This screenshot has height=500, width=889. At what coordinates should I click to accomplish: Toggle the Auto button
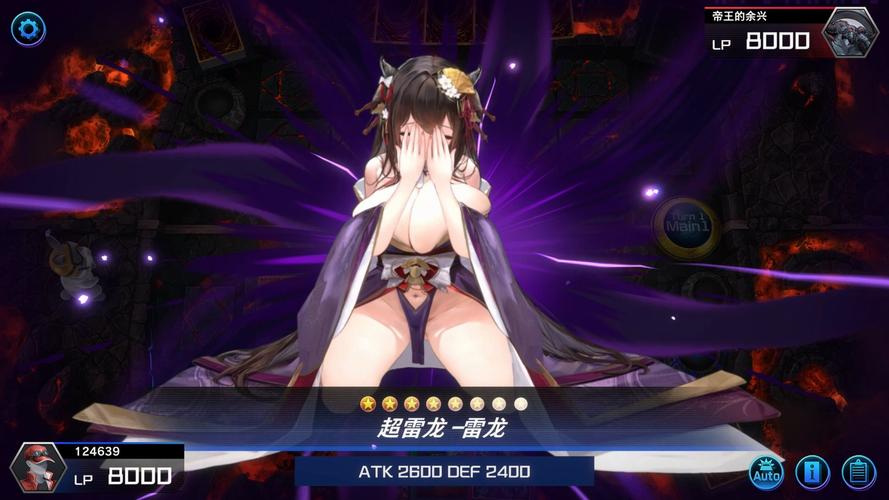pos(767,472)
